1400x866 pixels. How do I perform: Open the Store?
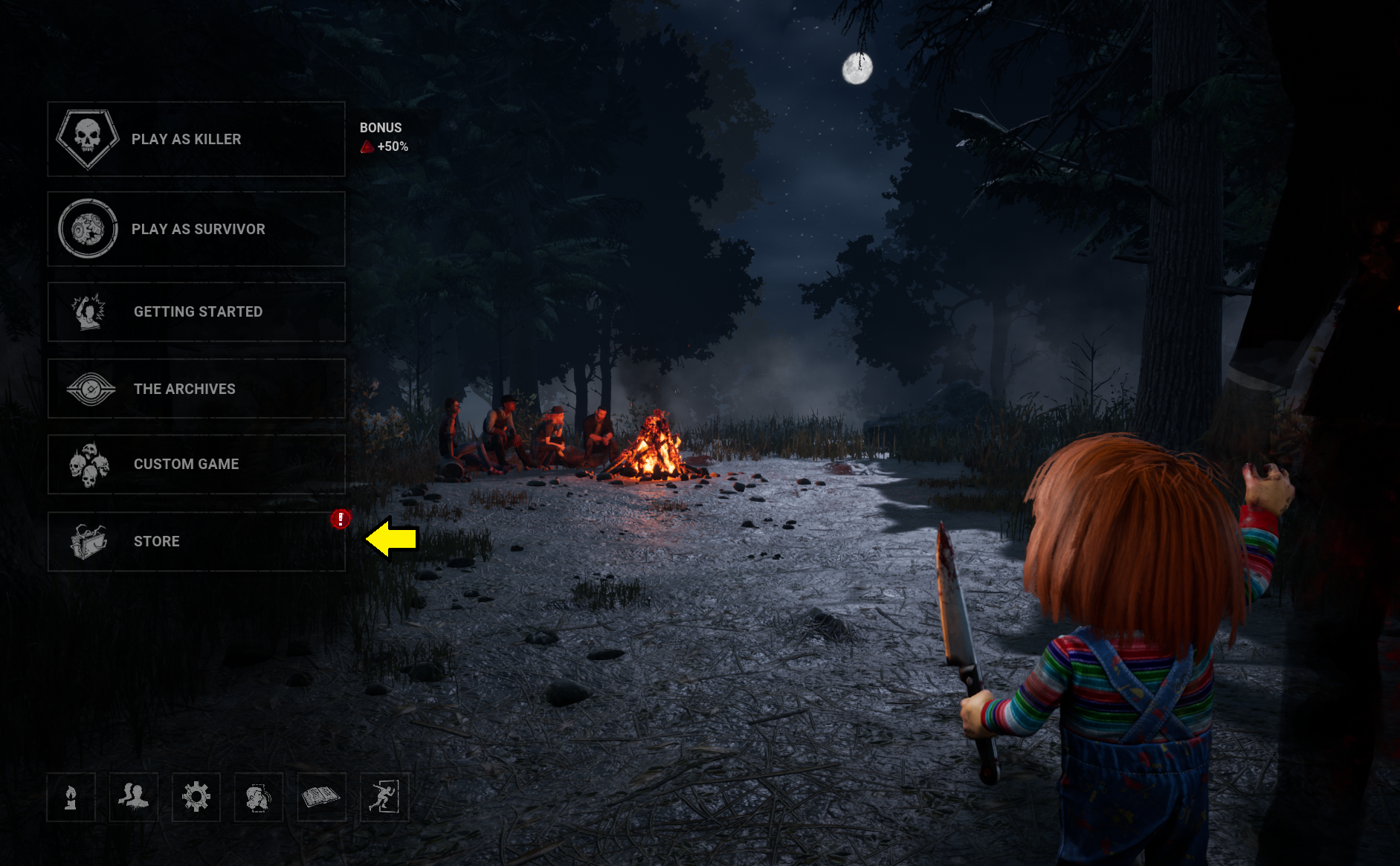[x=196, y=542]
